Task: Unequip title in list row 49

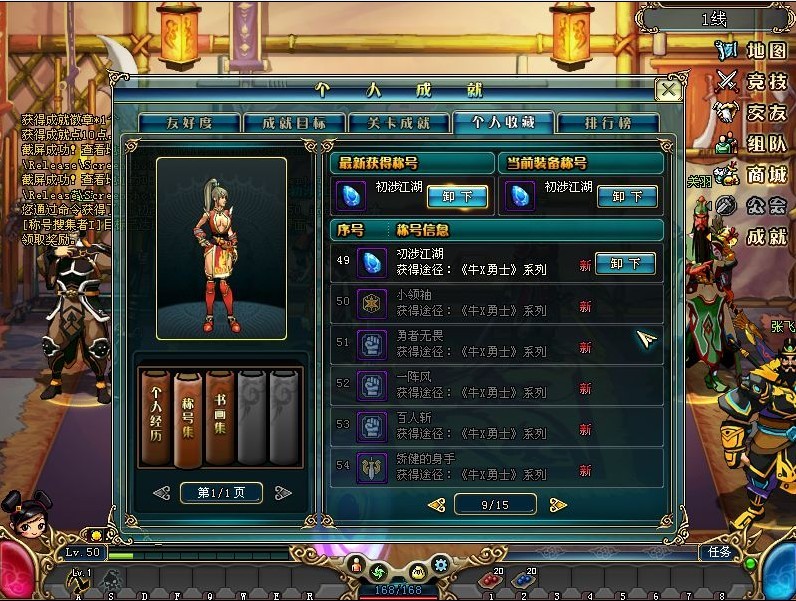Action: (x=625, y=264)
